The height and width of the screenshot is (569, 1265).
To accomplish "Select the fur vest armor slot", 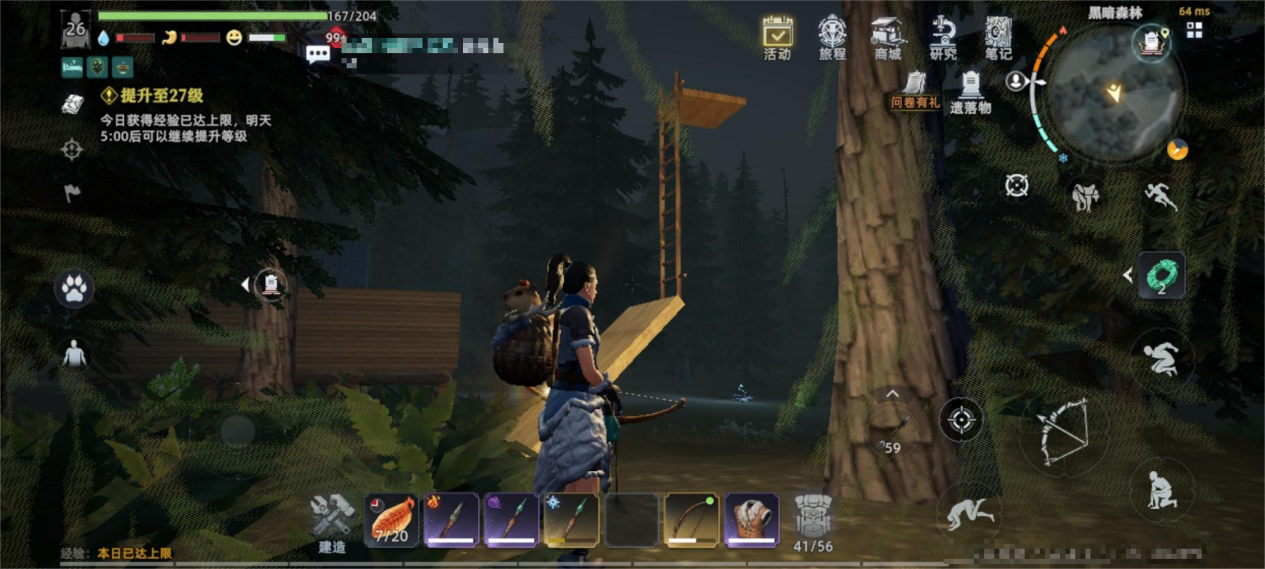I will click(751, 519).
